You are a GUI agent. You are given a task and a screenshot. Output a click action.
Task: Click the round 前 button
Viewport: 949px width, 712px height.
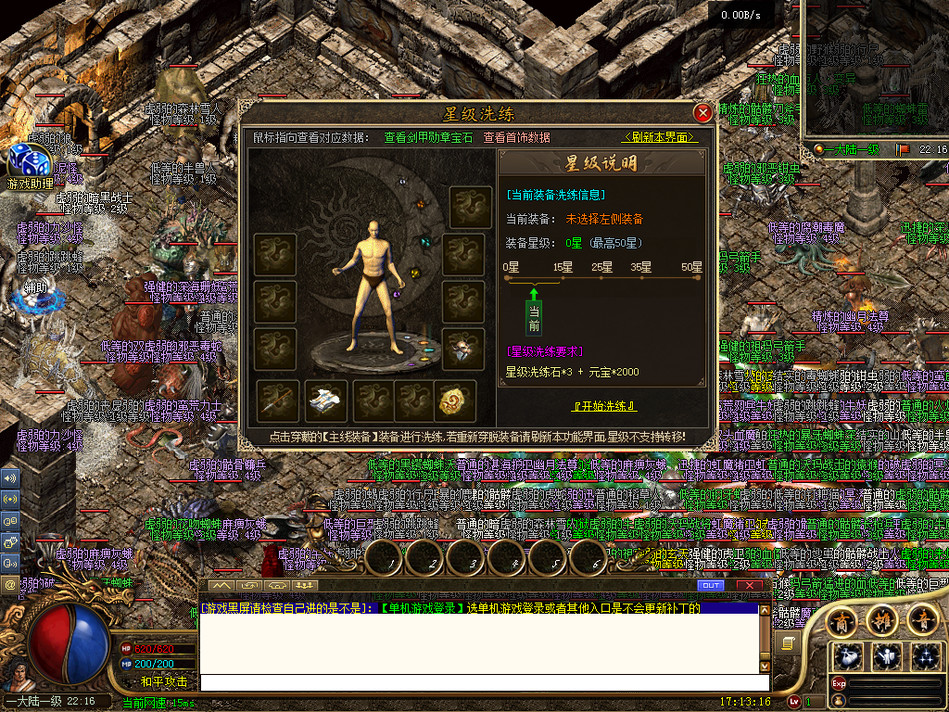click(x=841, y=620)
